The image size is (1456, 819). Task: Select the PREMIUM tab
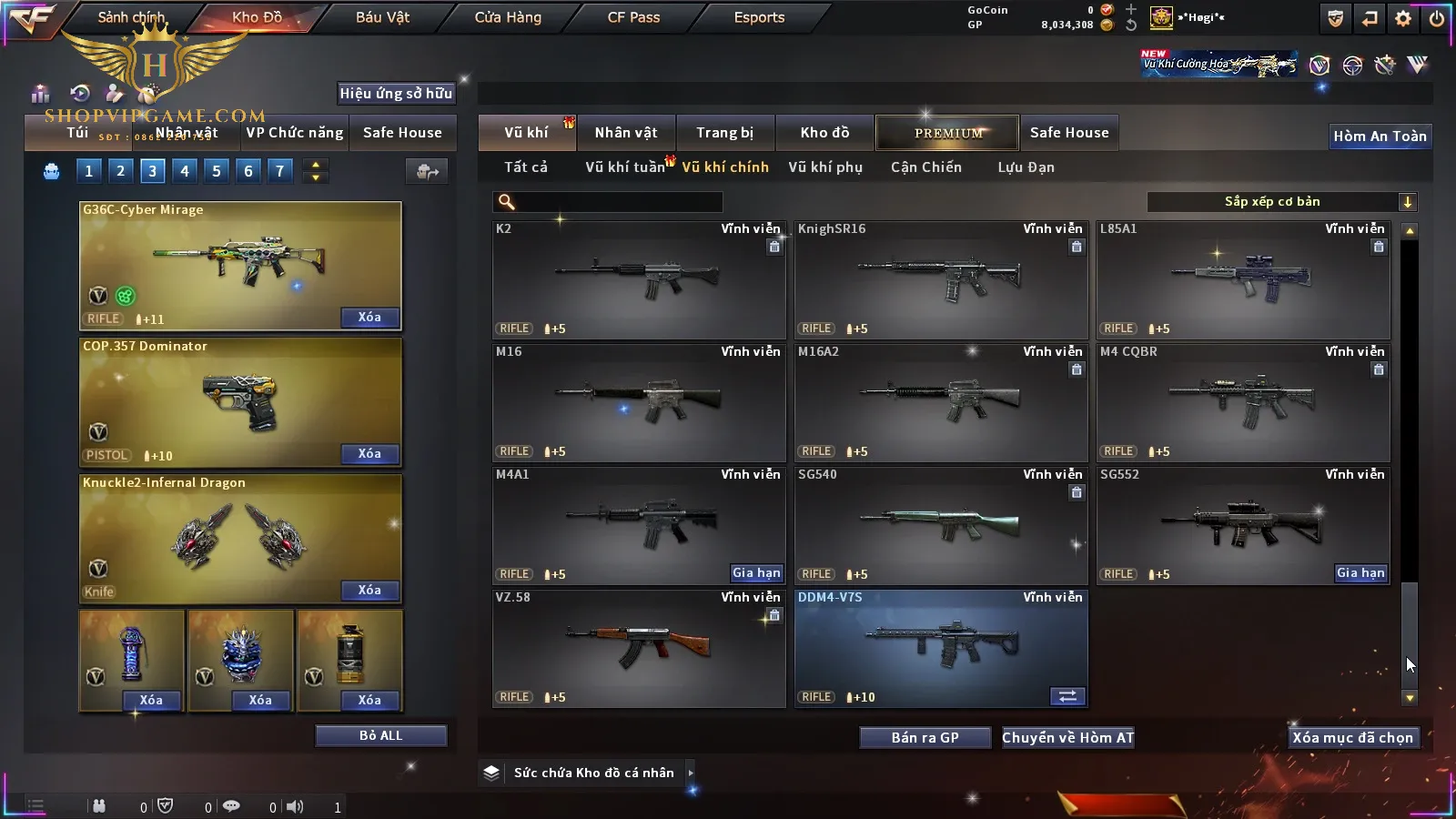click(948, 133)
